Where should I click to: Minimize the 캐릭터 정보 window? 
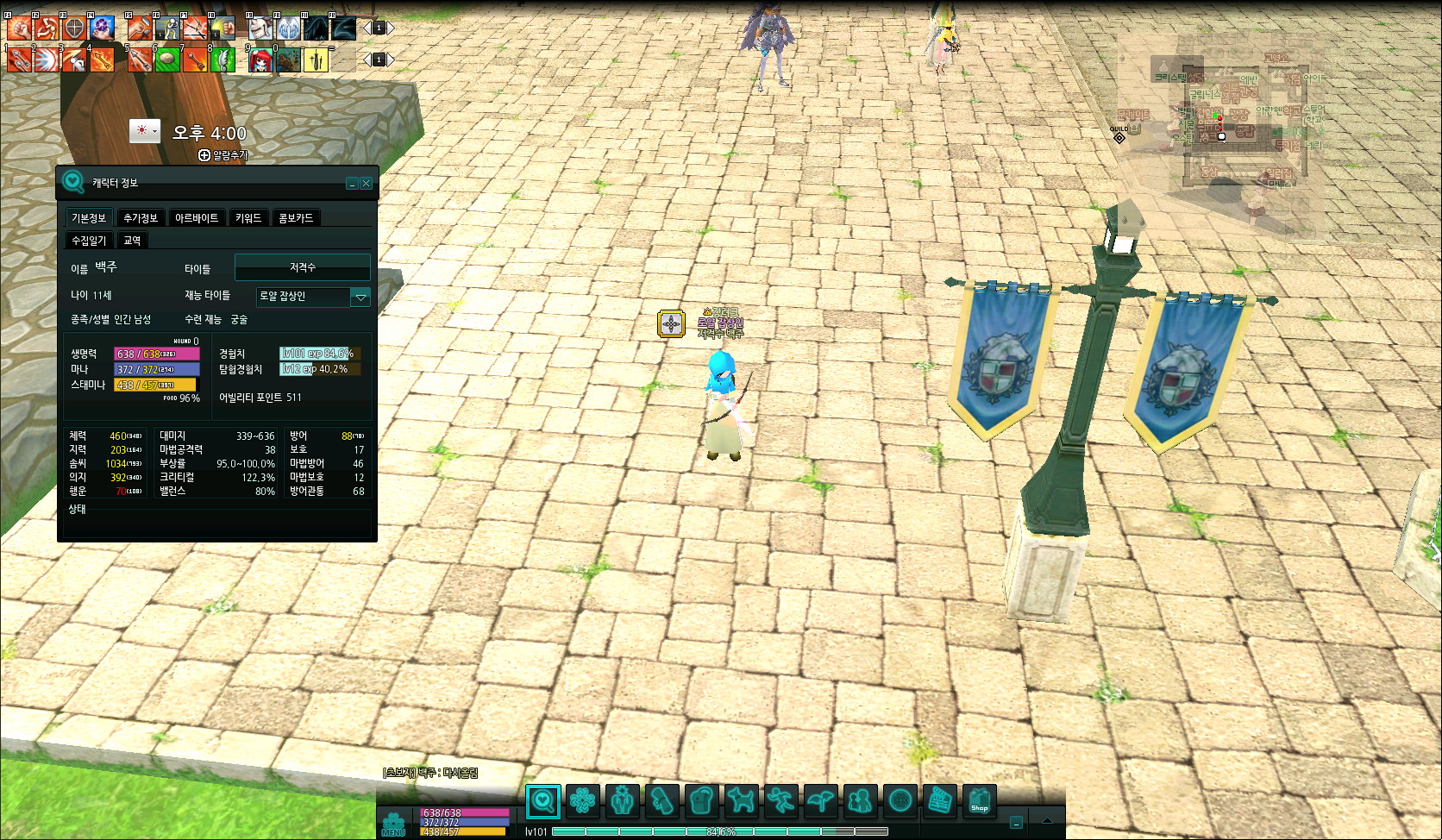point(352,184)
